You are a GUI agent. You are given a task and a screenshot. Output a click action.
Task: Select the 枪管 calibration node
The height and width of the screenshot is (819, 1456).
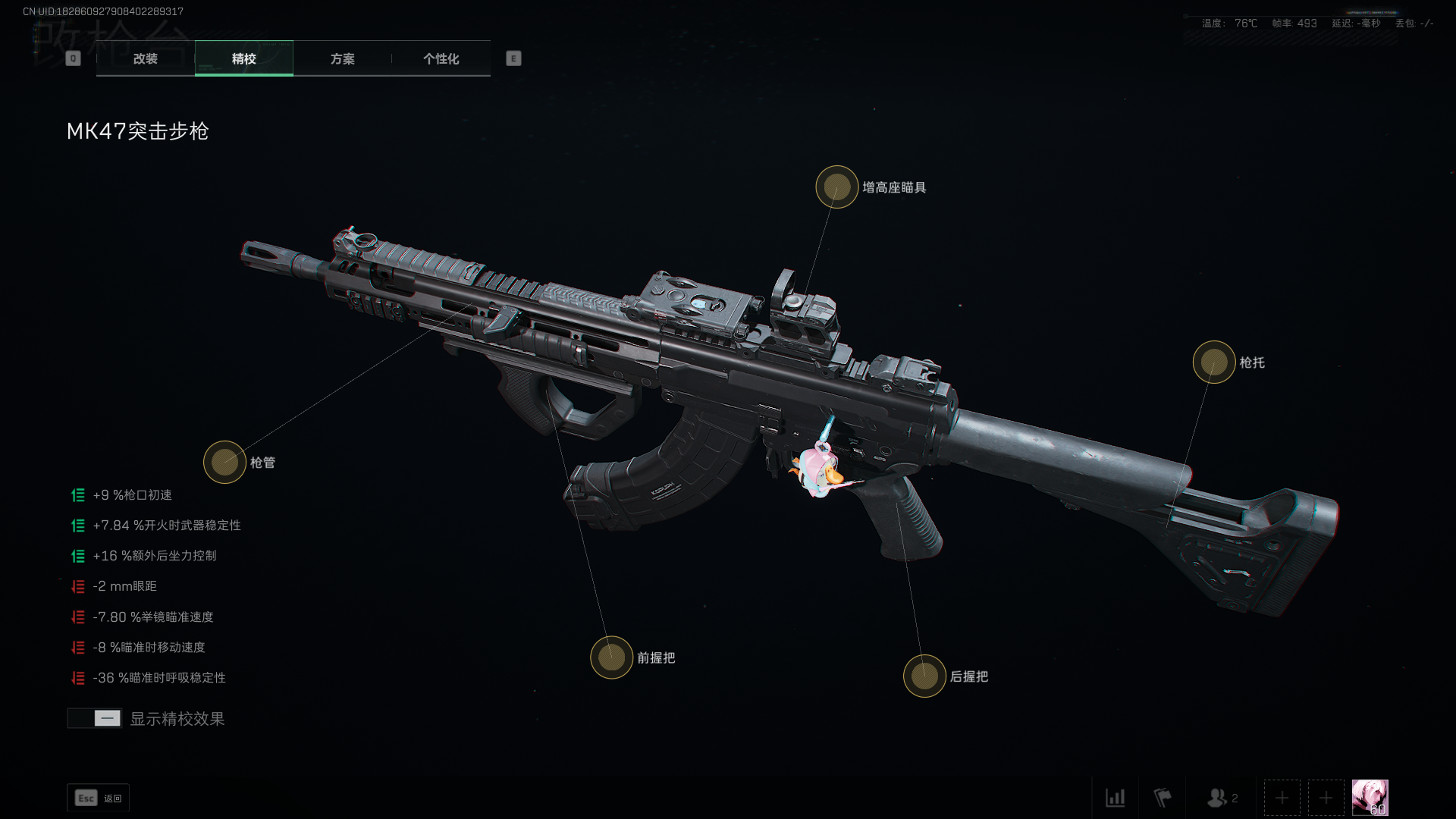pos(224,462)
